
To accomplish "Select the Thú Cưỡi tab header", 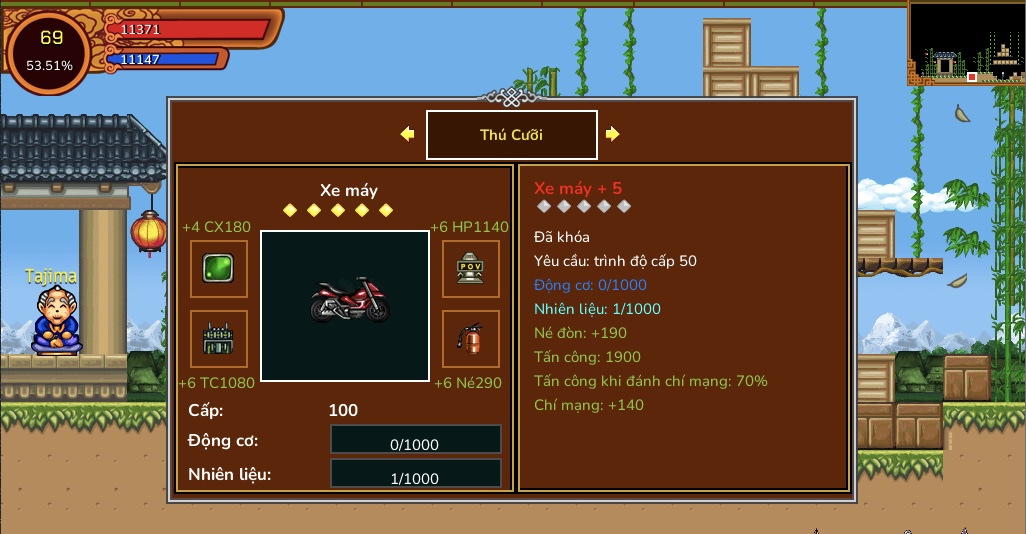I will (x=511, y=135).
